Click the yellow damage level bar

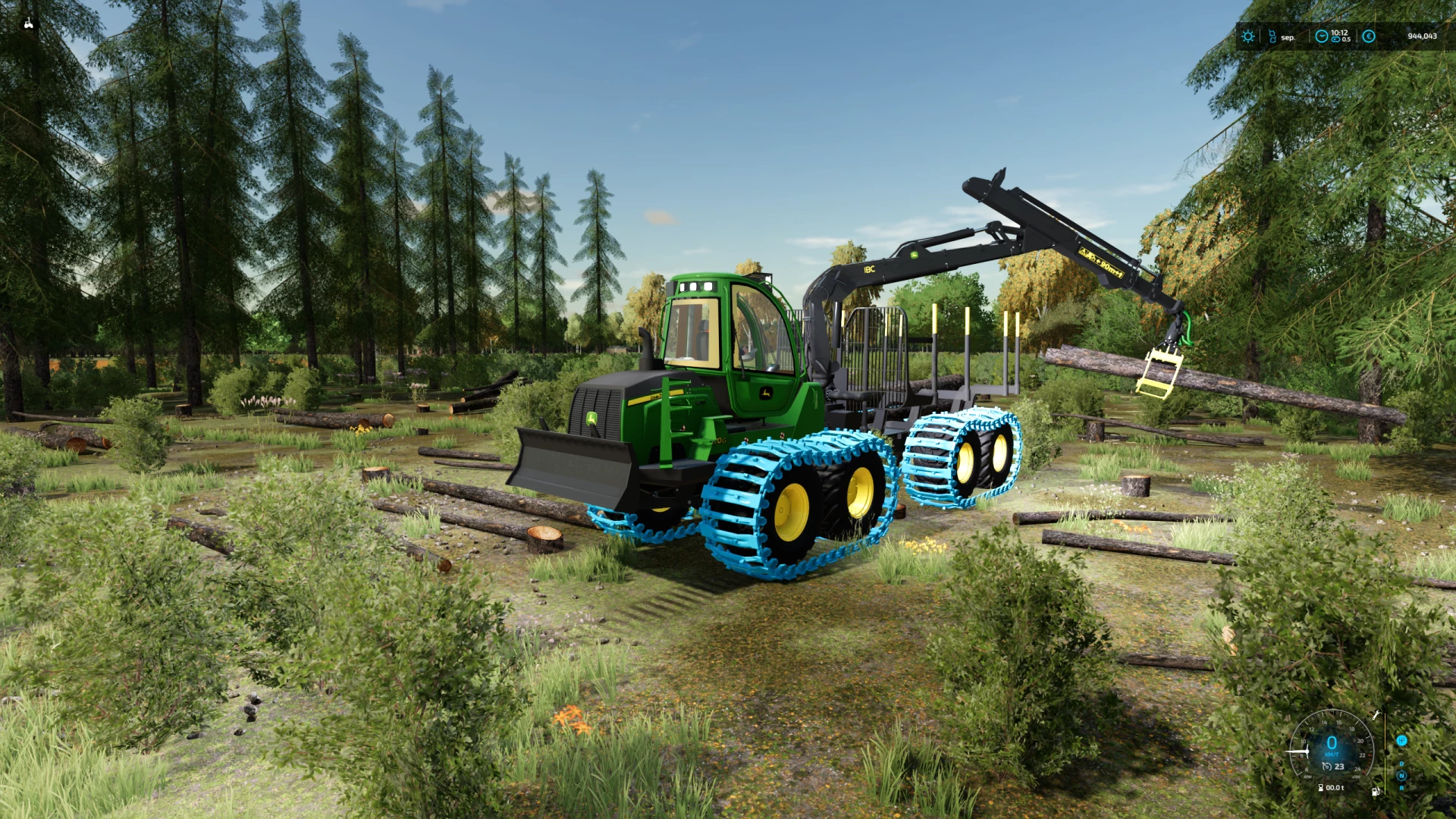1385,733
